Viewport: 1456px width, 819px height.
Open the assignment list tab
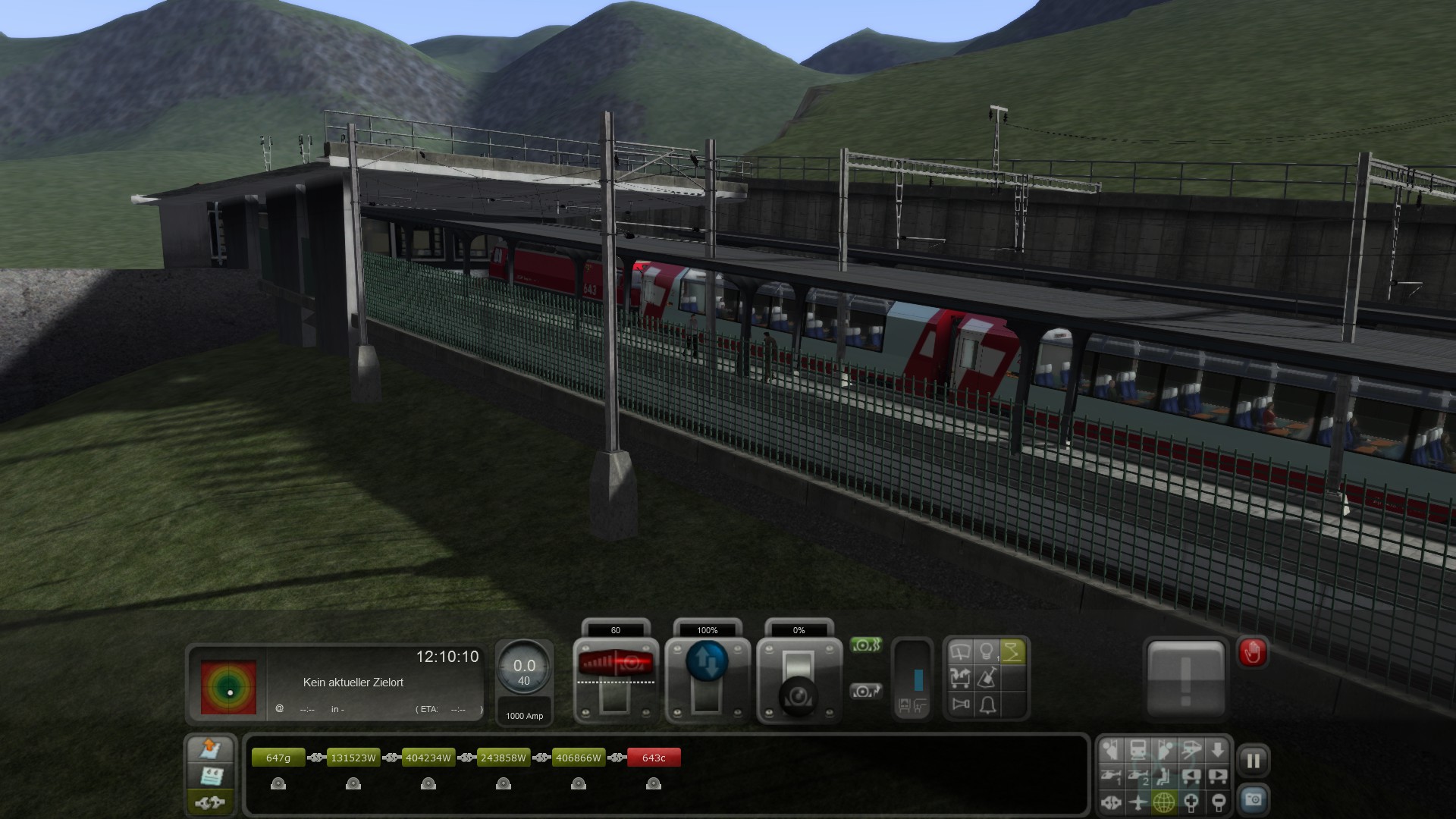pos(210,776)
